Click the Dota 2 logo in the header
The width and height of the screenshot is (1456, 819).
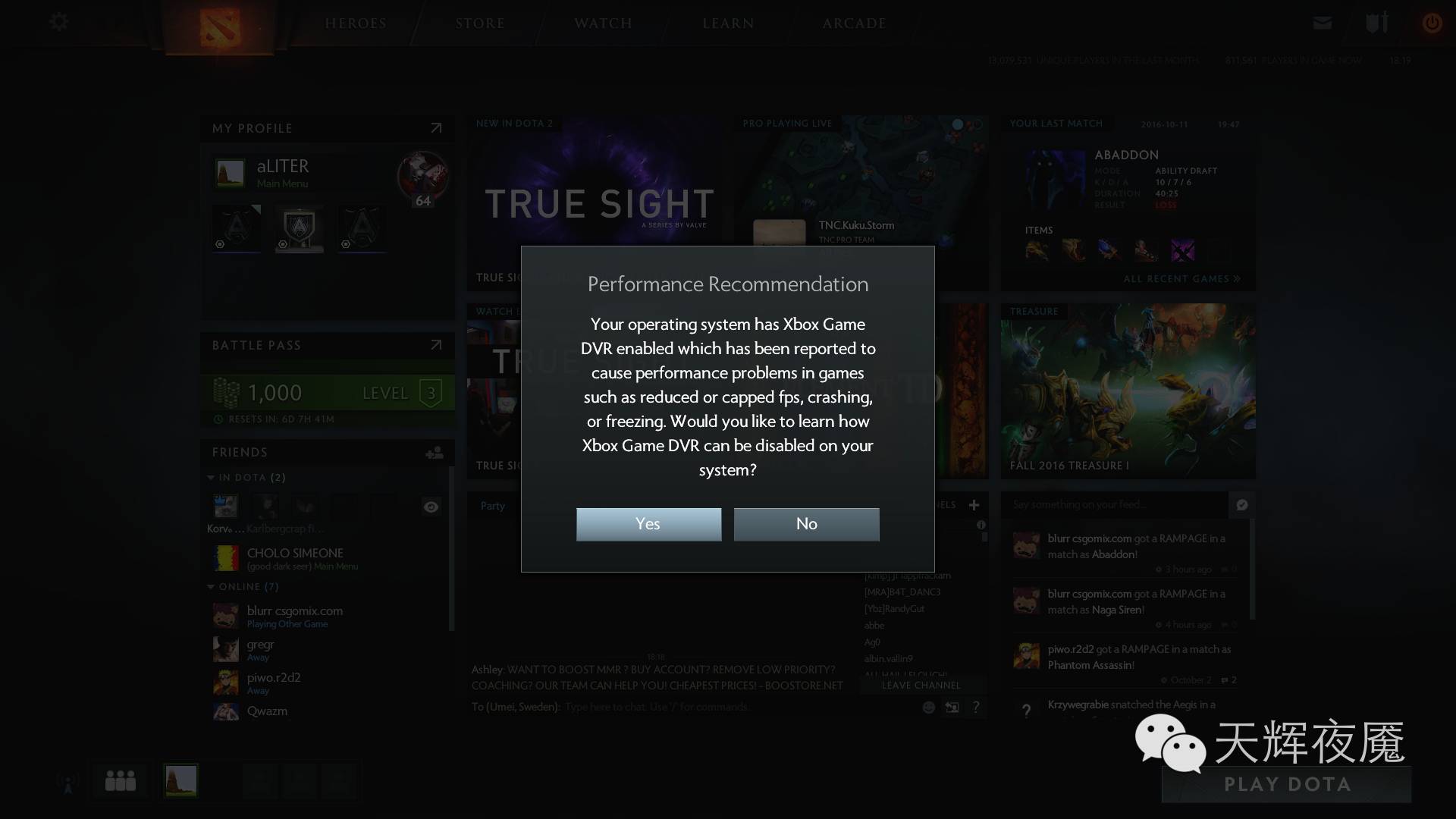click(219, 25)
